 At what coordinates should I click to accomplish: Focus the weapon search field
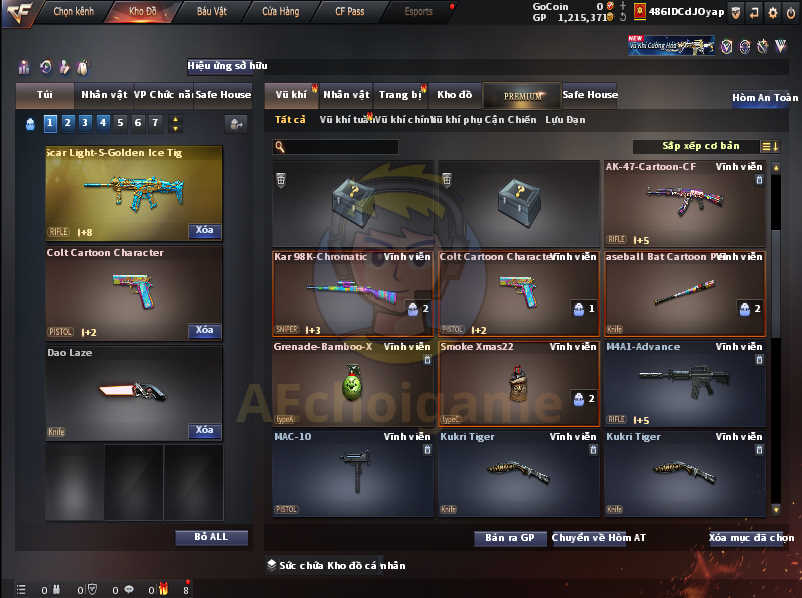(x=340, y=147)
